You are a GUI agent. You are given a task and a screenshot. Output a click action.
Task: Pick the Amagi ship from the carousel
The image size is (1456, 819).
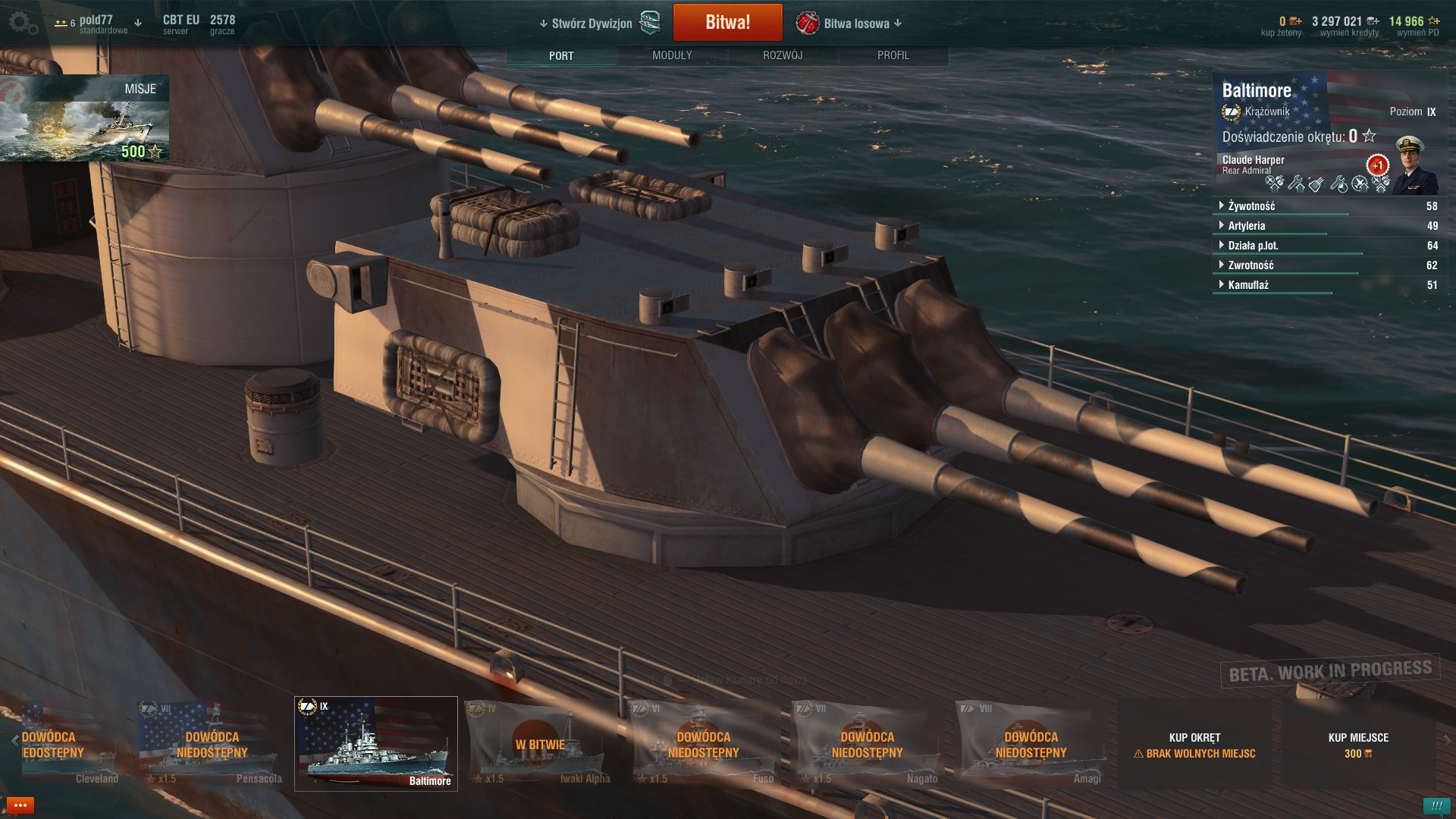[x=1031, y=744]
